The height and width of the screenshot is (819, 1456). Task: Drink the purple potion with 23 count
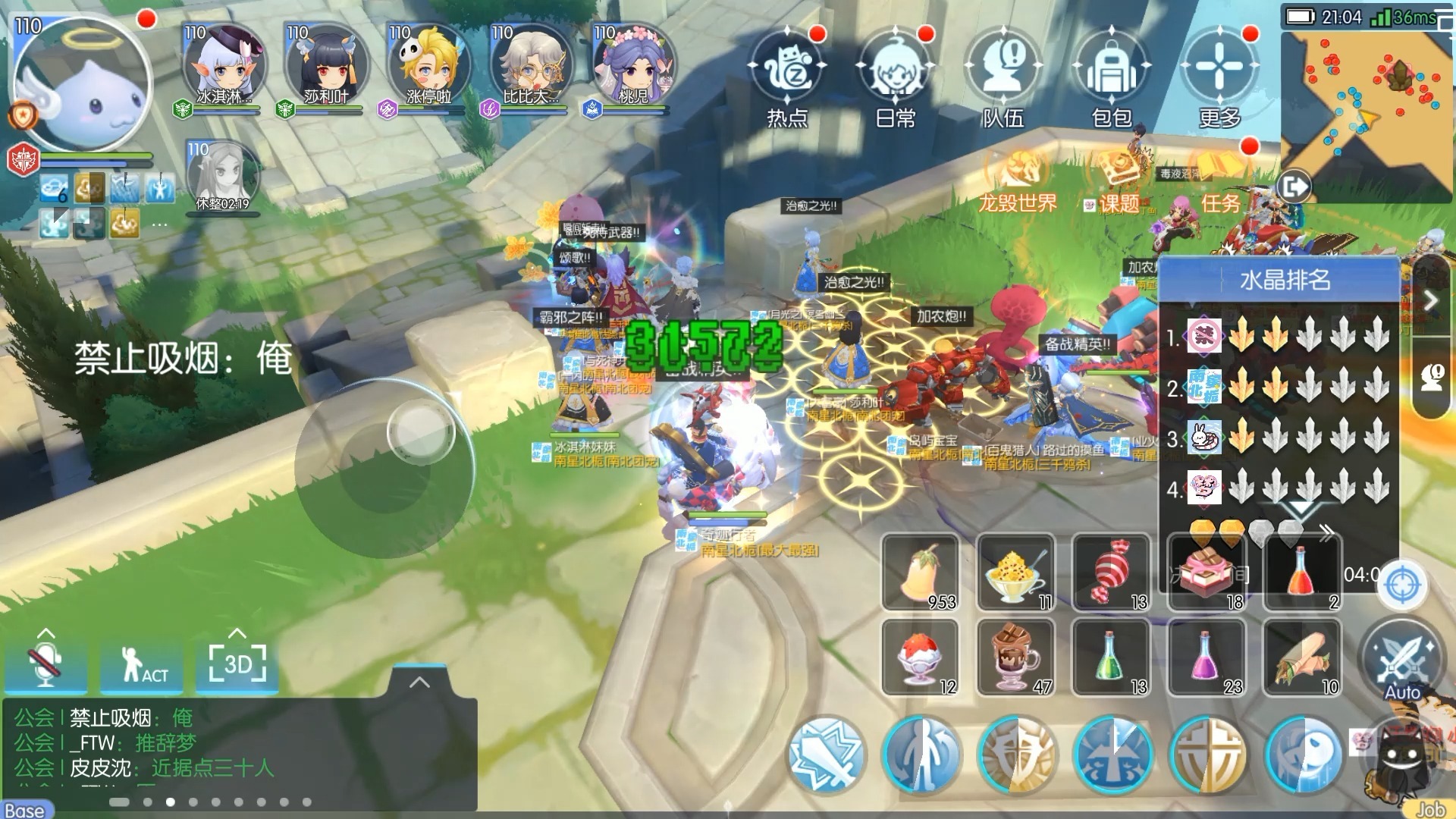(1207, 657)
